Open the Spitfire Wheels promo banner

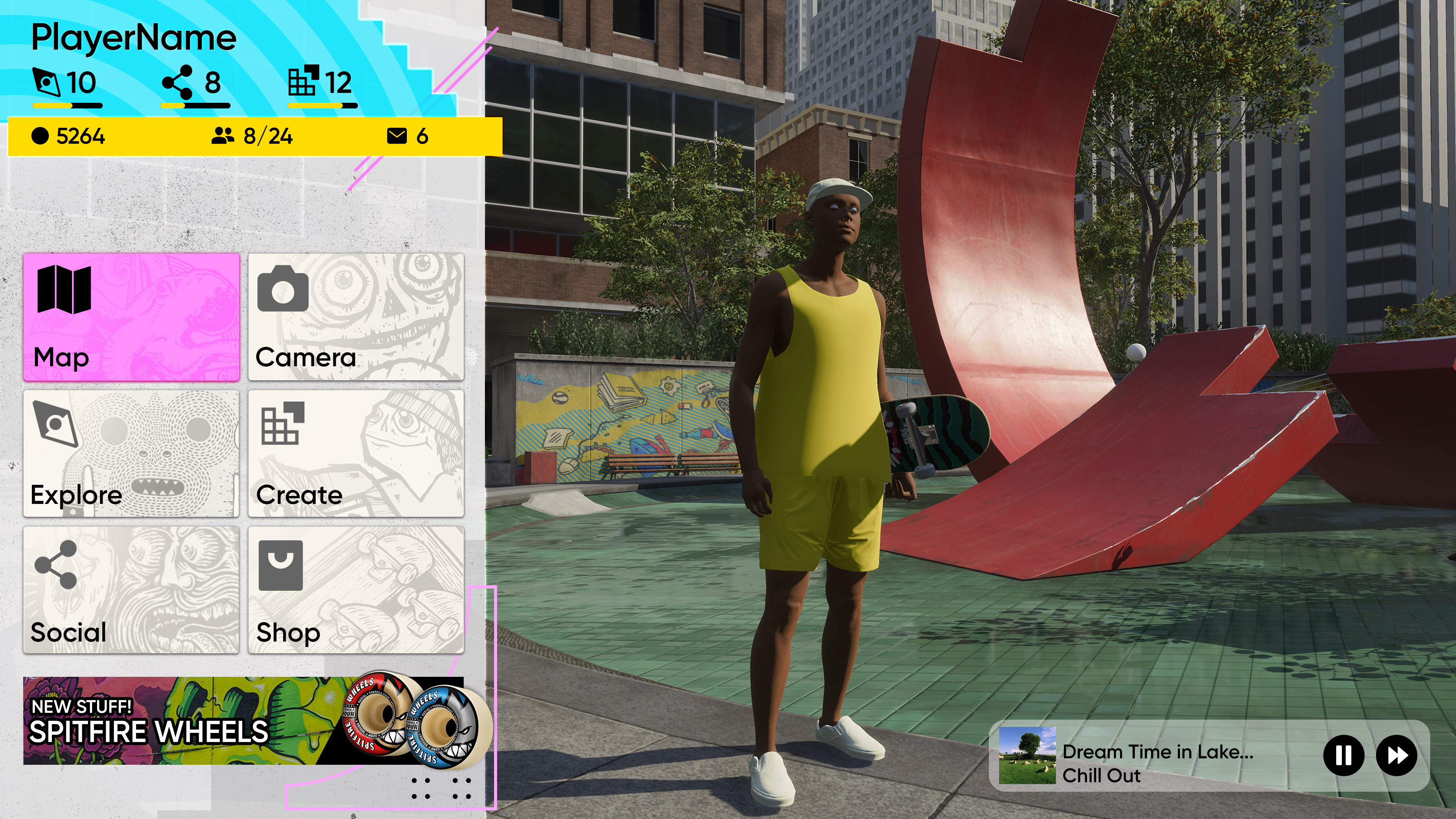(x=243, y=721)
